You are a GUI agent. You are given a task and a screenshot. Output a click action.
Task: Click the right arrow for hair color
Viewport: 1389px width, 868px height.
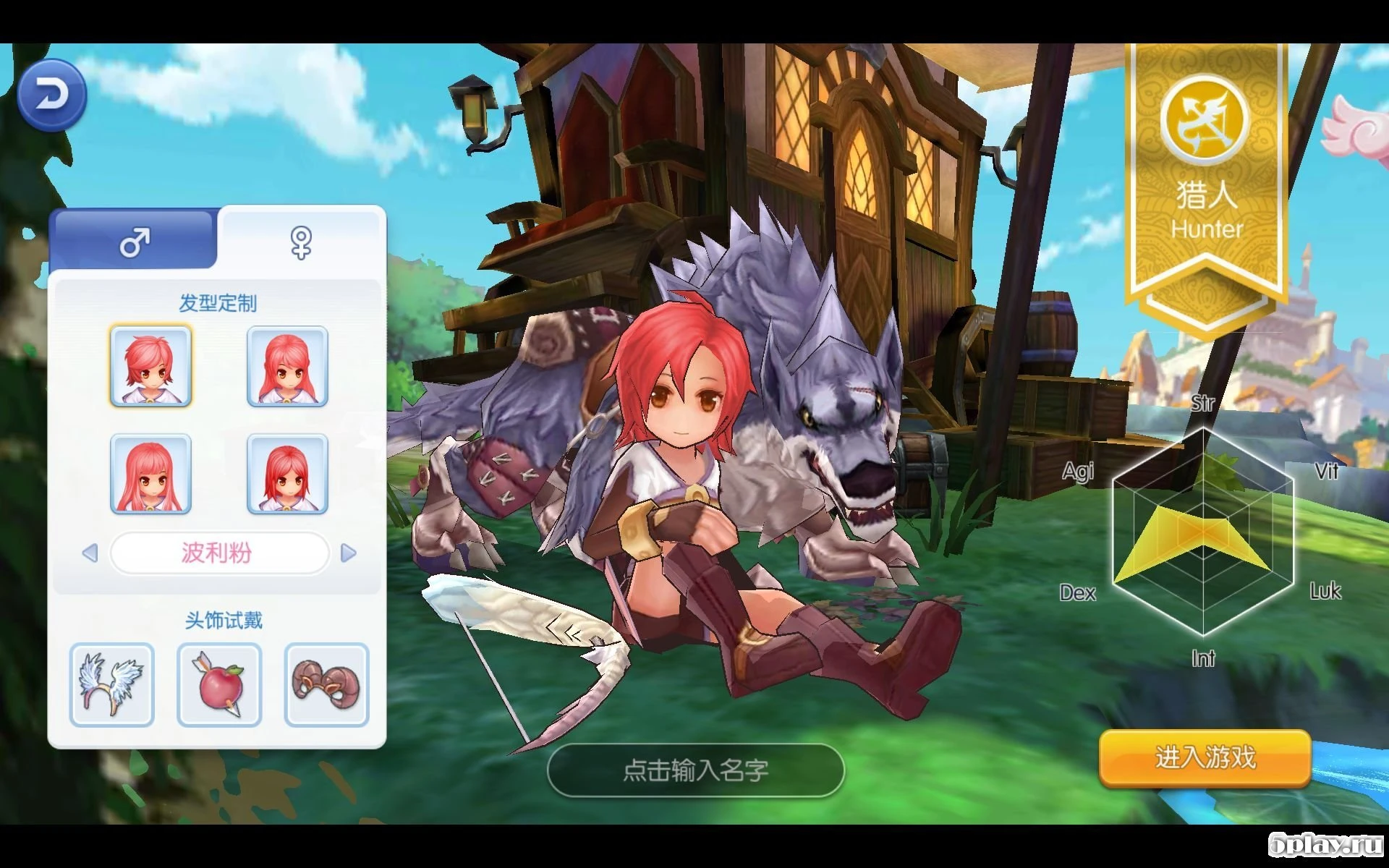tap(349, 553)
